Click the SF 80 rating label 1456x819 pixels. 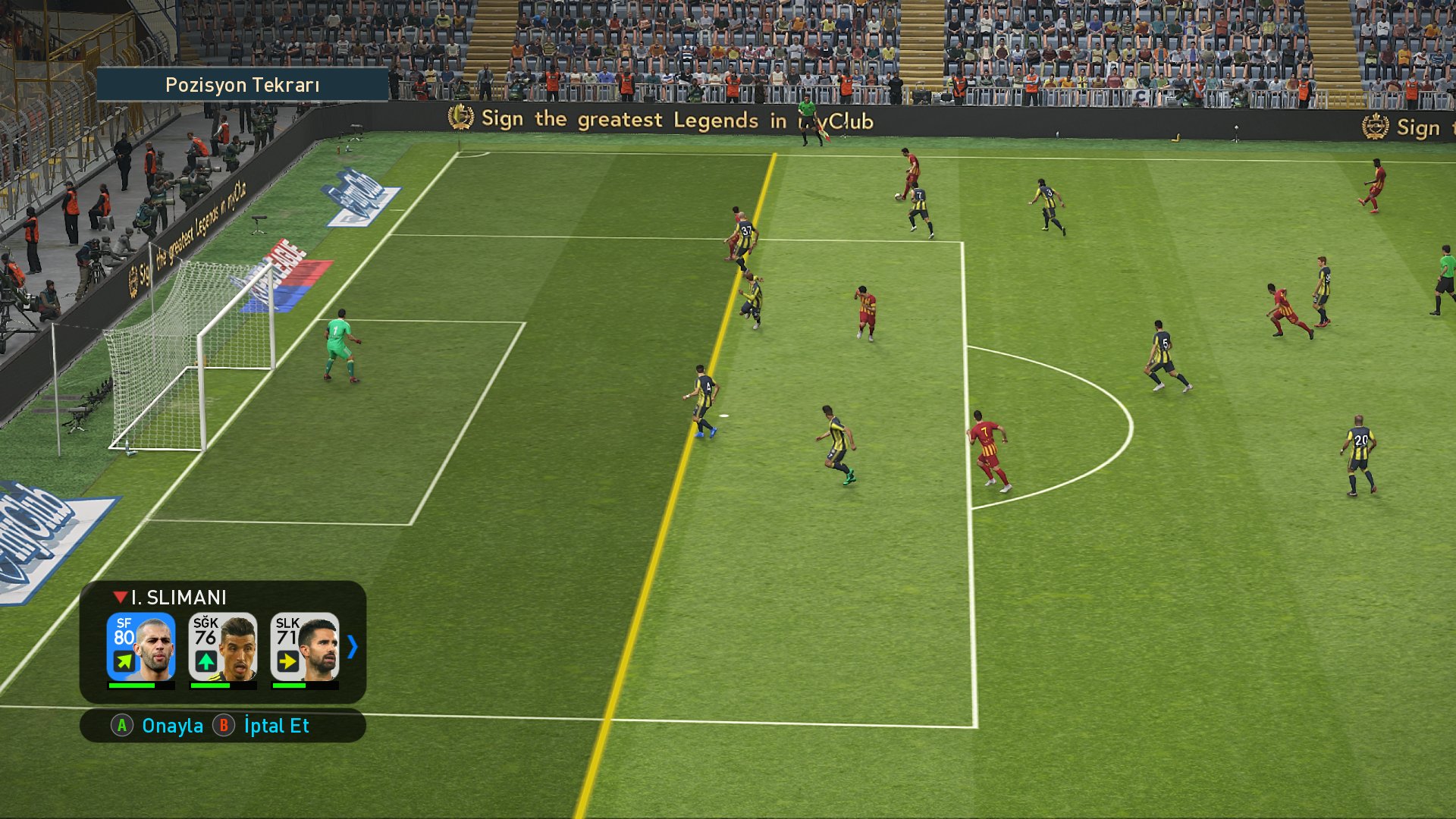pyautogui.click(x=124, y=631)
